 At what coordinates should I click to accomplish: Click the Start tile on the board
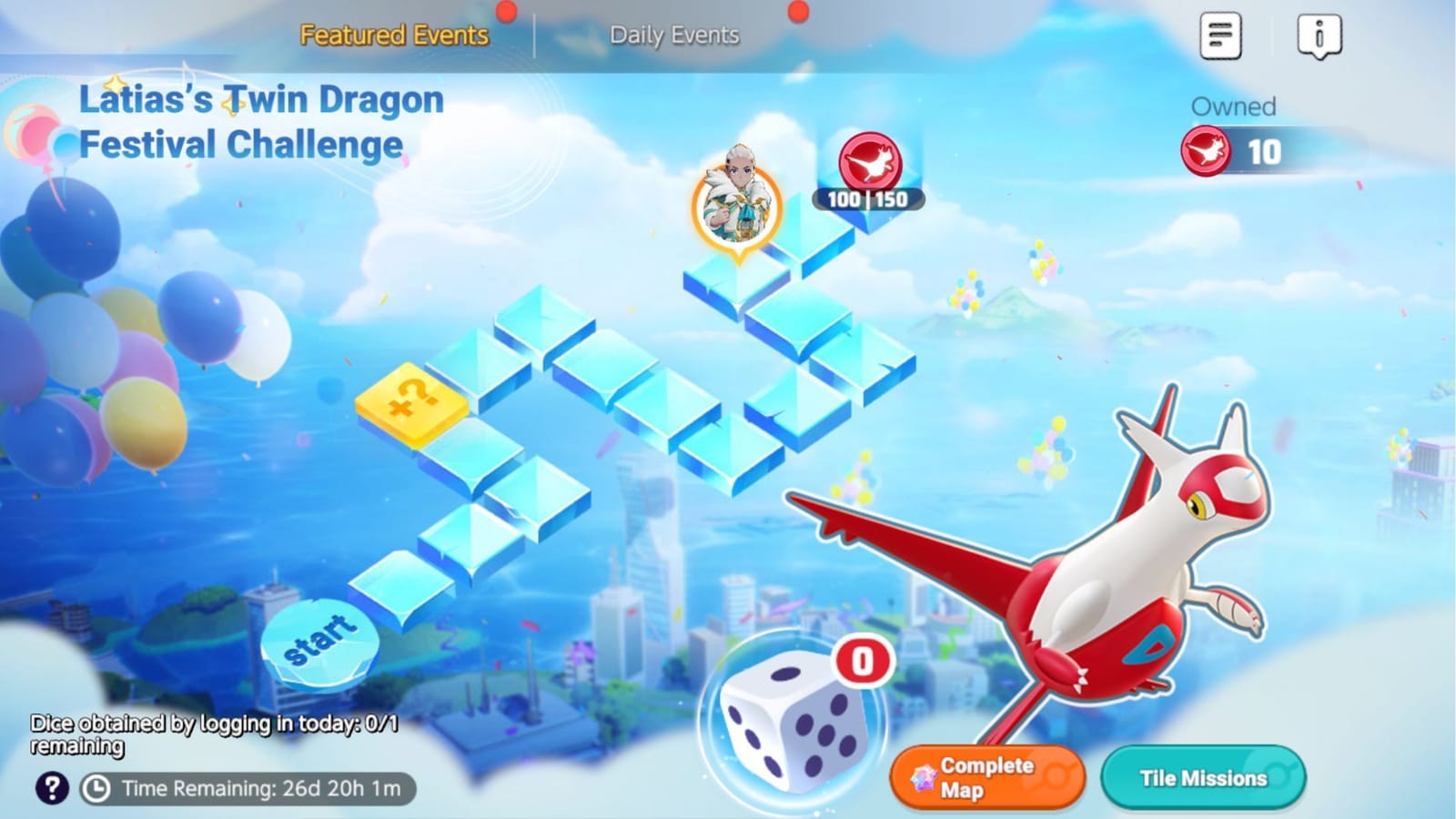pyautogui.click(x=320, y=639)
